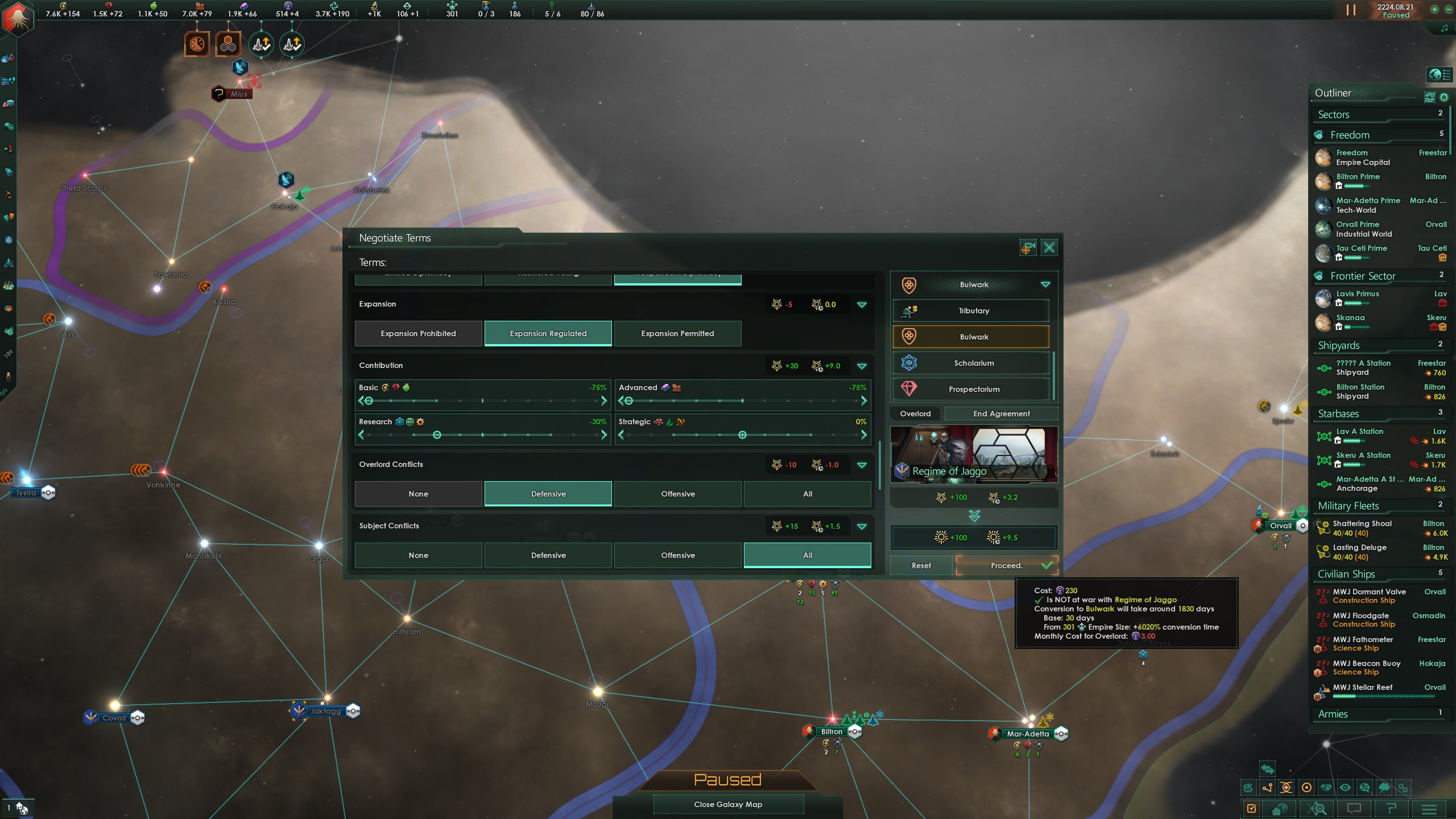1456x819 pixels.
Task: Click the Regime of Jaggo agreement portrait
Action: pos(974,453)
